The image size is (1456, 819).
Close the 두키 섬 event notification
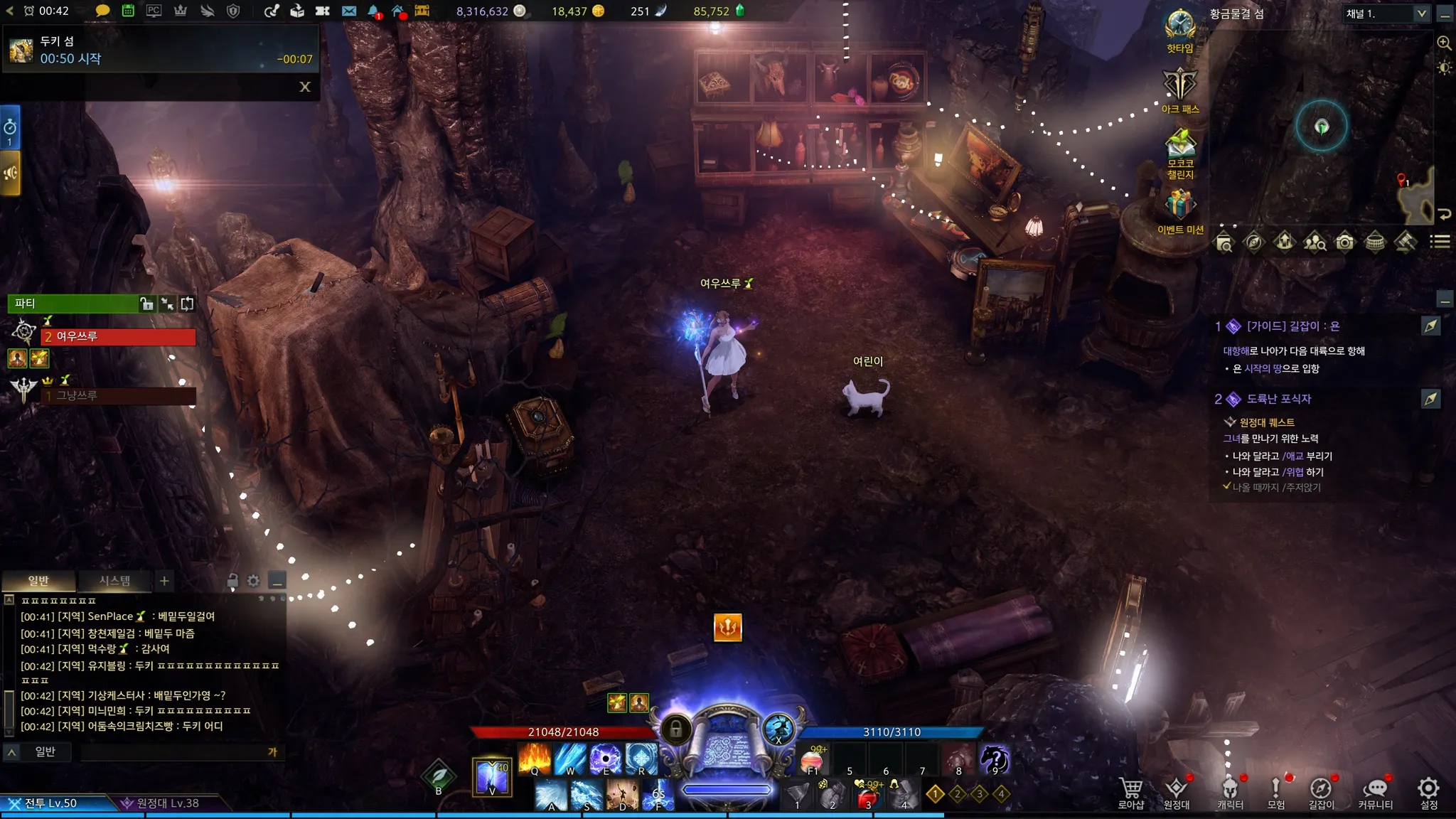pos(305,87)
